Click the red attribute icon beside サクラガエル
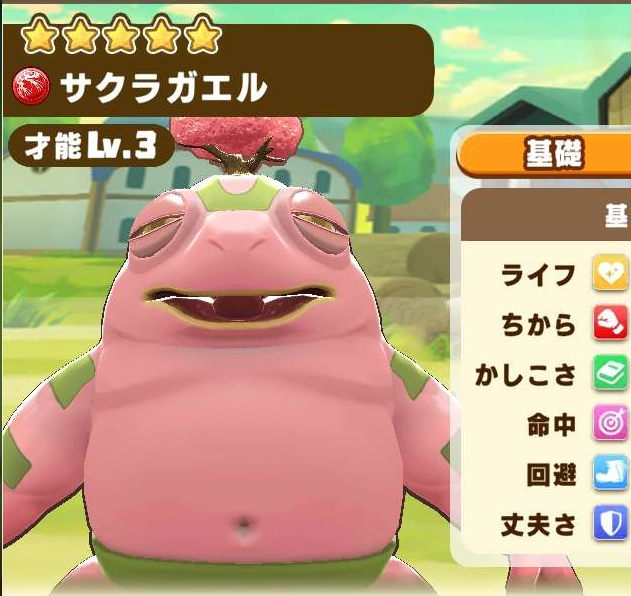 coord(34,90)
